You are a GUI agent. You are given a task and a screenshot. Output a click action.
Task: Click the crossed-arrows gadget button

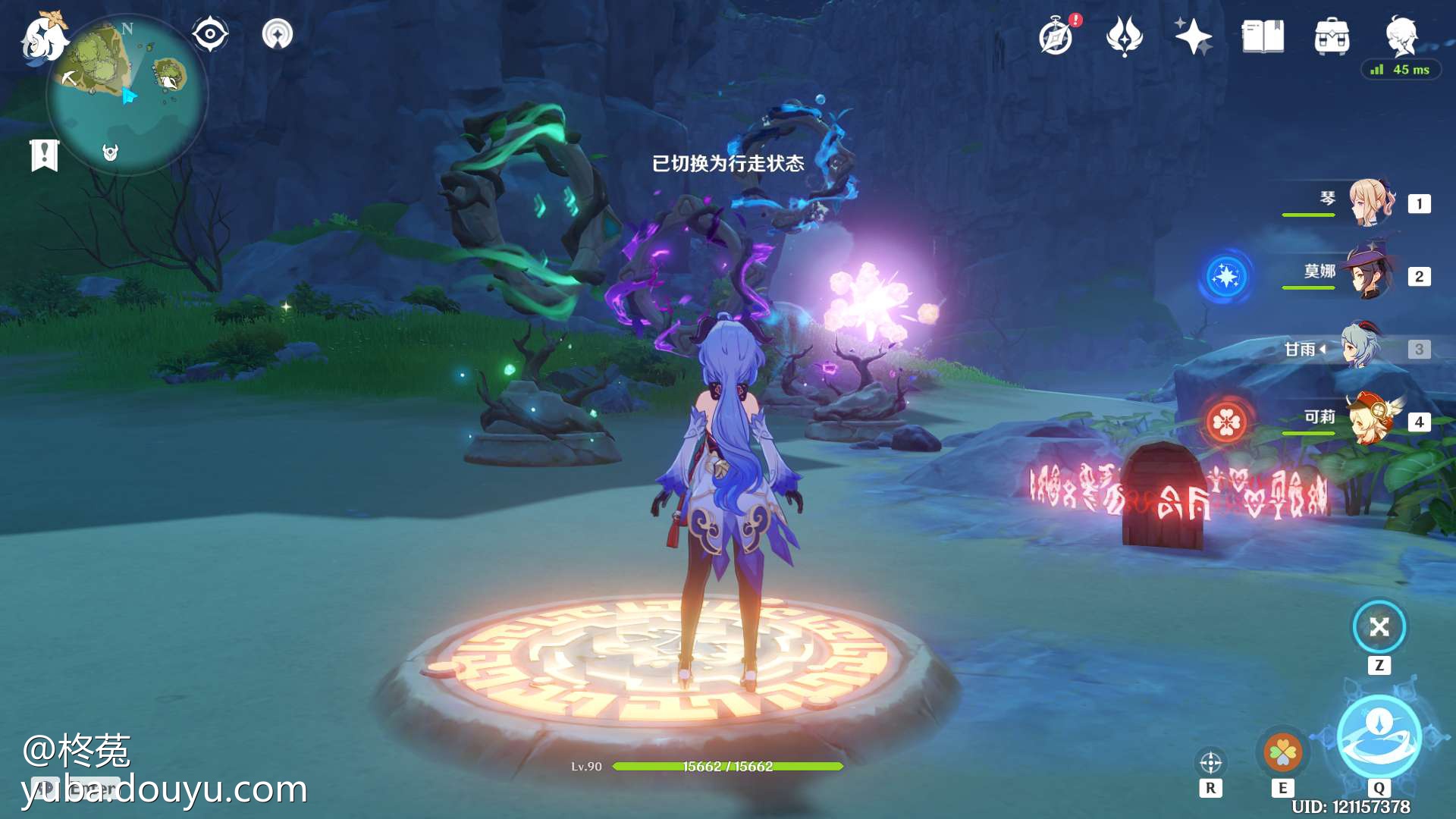click(1379, 627)
